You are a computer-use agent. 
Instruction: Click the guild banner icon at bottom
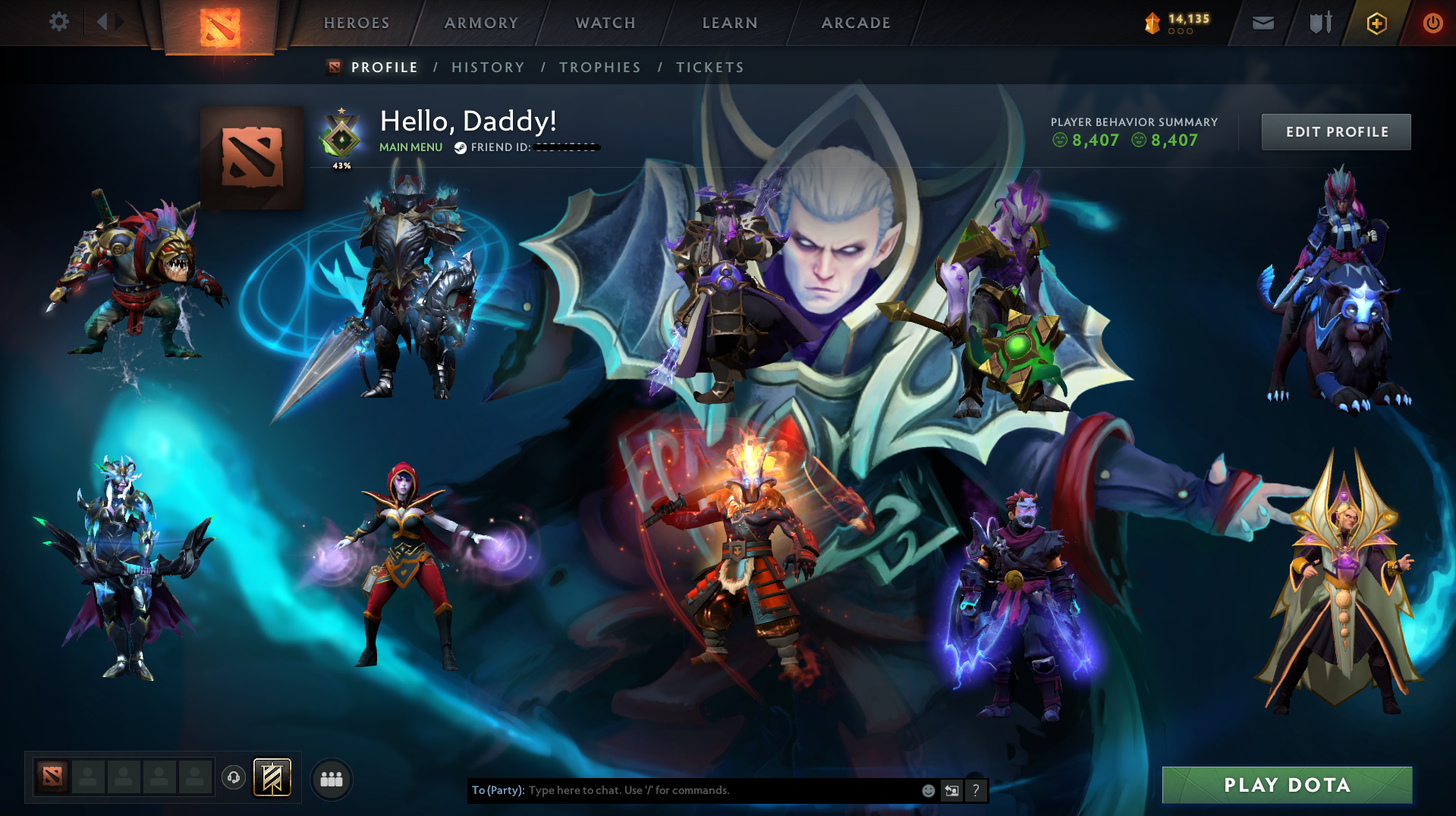point(272,778)
